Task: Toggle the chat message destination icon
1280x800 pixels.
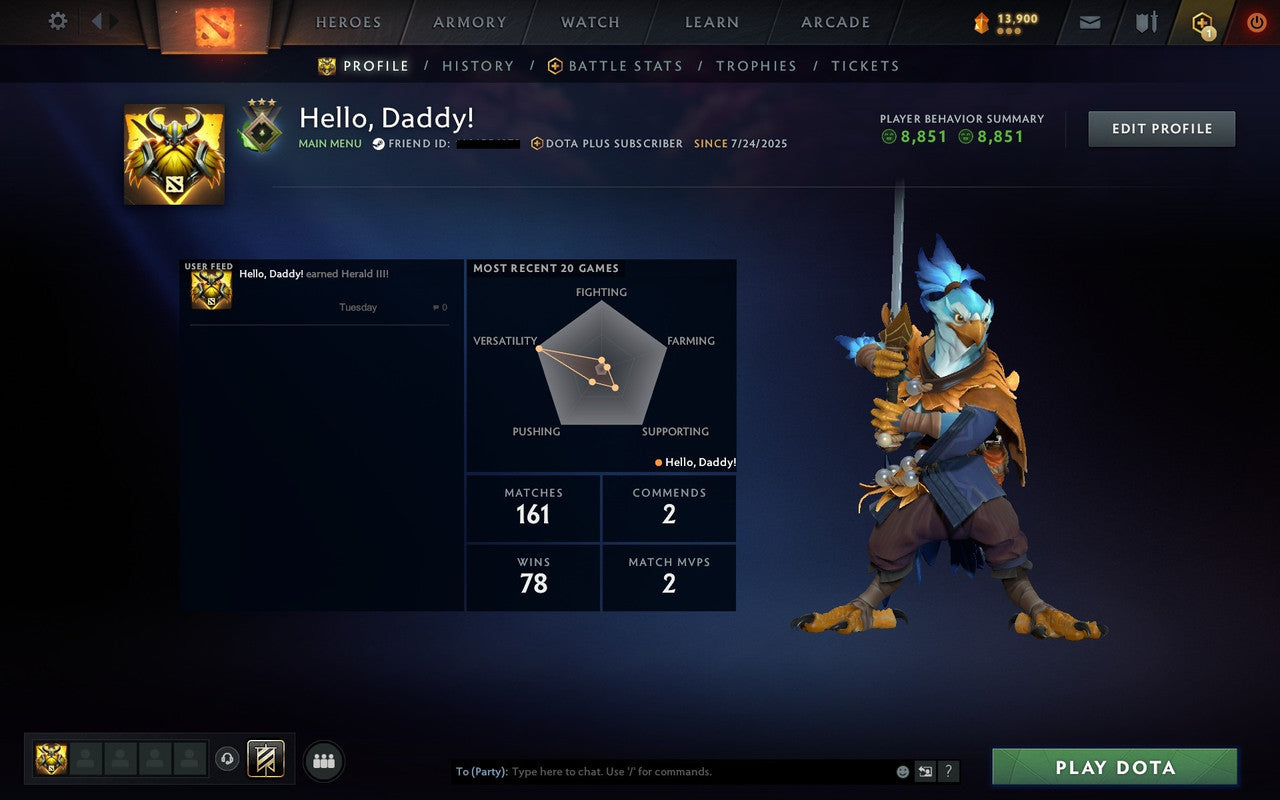Action: (925, 771)
